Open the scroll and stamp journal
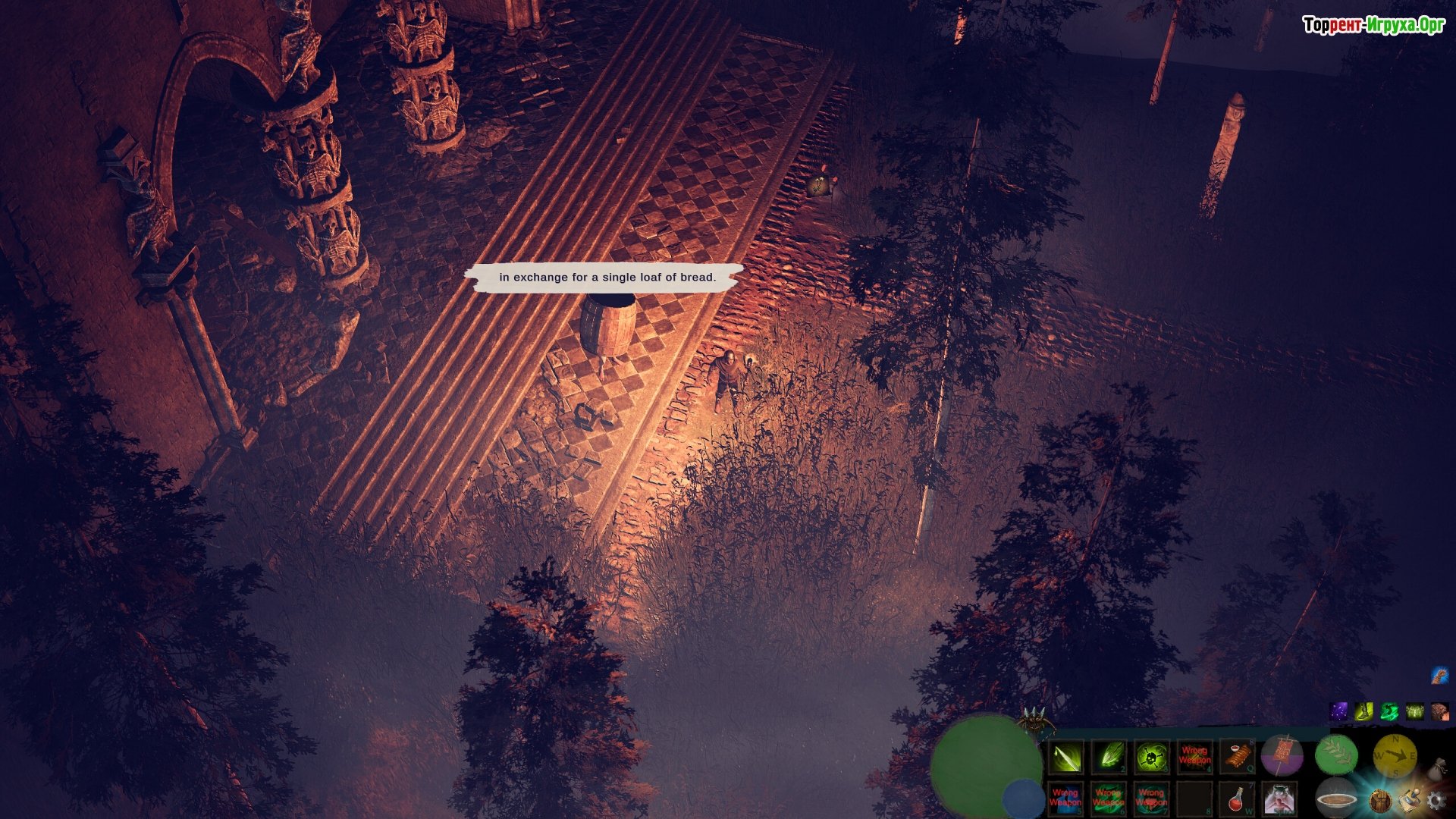 [x=1410, y=799]
